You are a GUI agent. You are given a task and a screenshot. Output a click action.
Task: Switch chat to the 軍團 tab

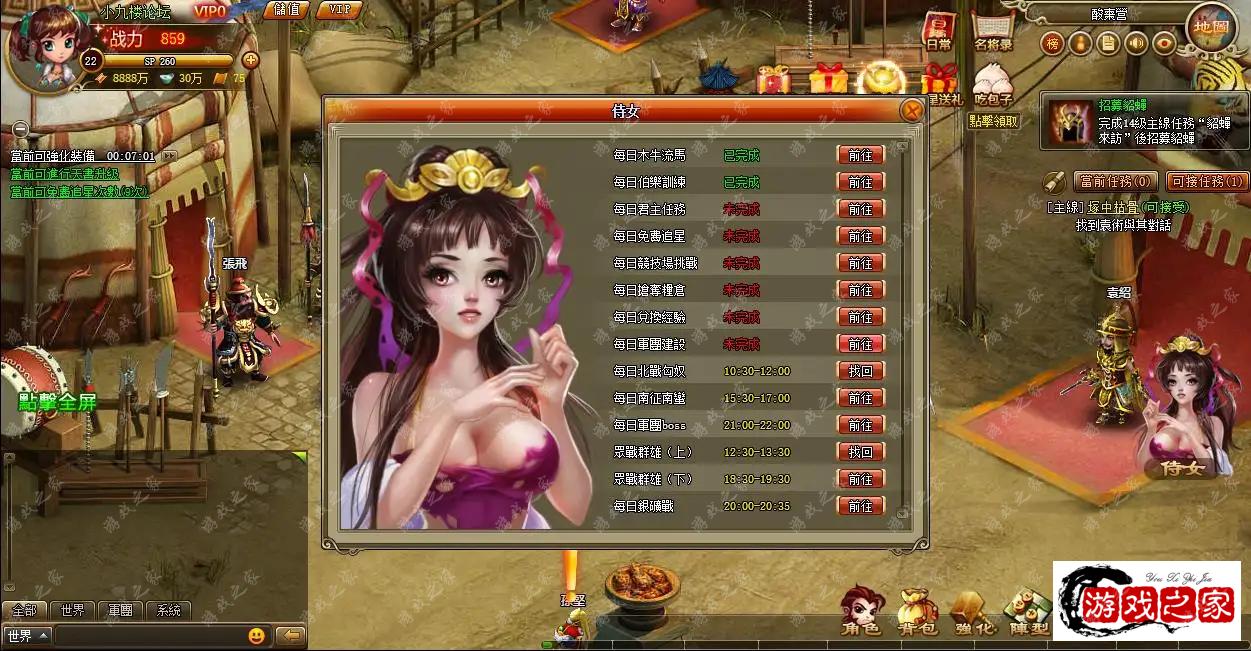[x=120, y=610]
